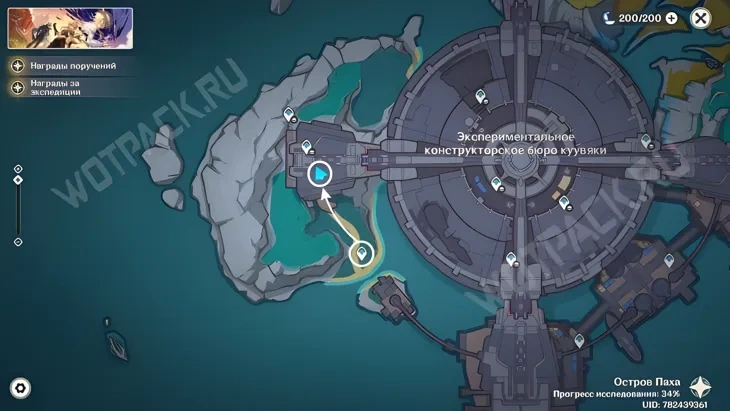The width and height of the screenshot is (730, 411).
Task: Open Награды за экспедиции
Action: point(62,87)
